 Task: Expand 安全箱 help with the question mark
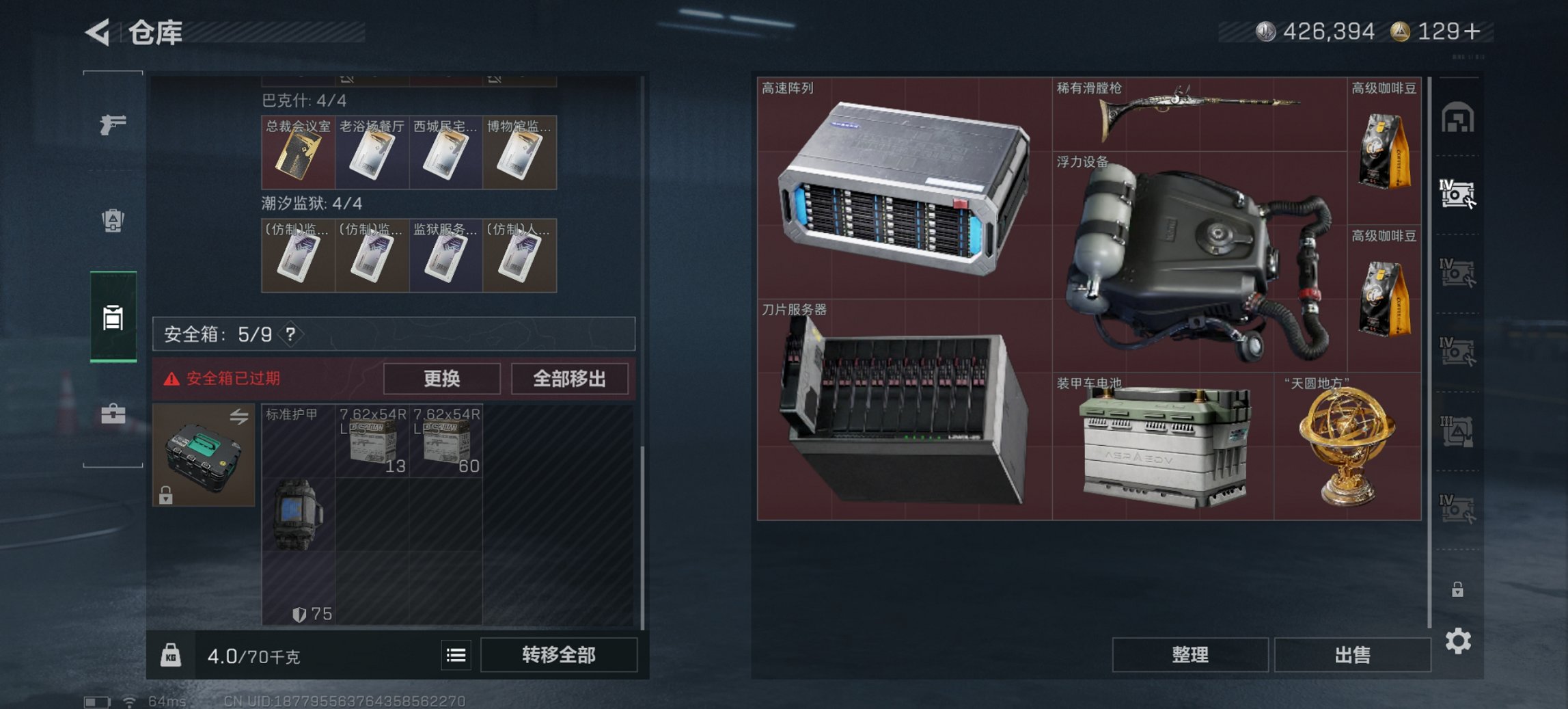click(290, 334)
